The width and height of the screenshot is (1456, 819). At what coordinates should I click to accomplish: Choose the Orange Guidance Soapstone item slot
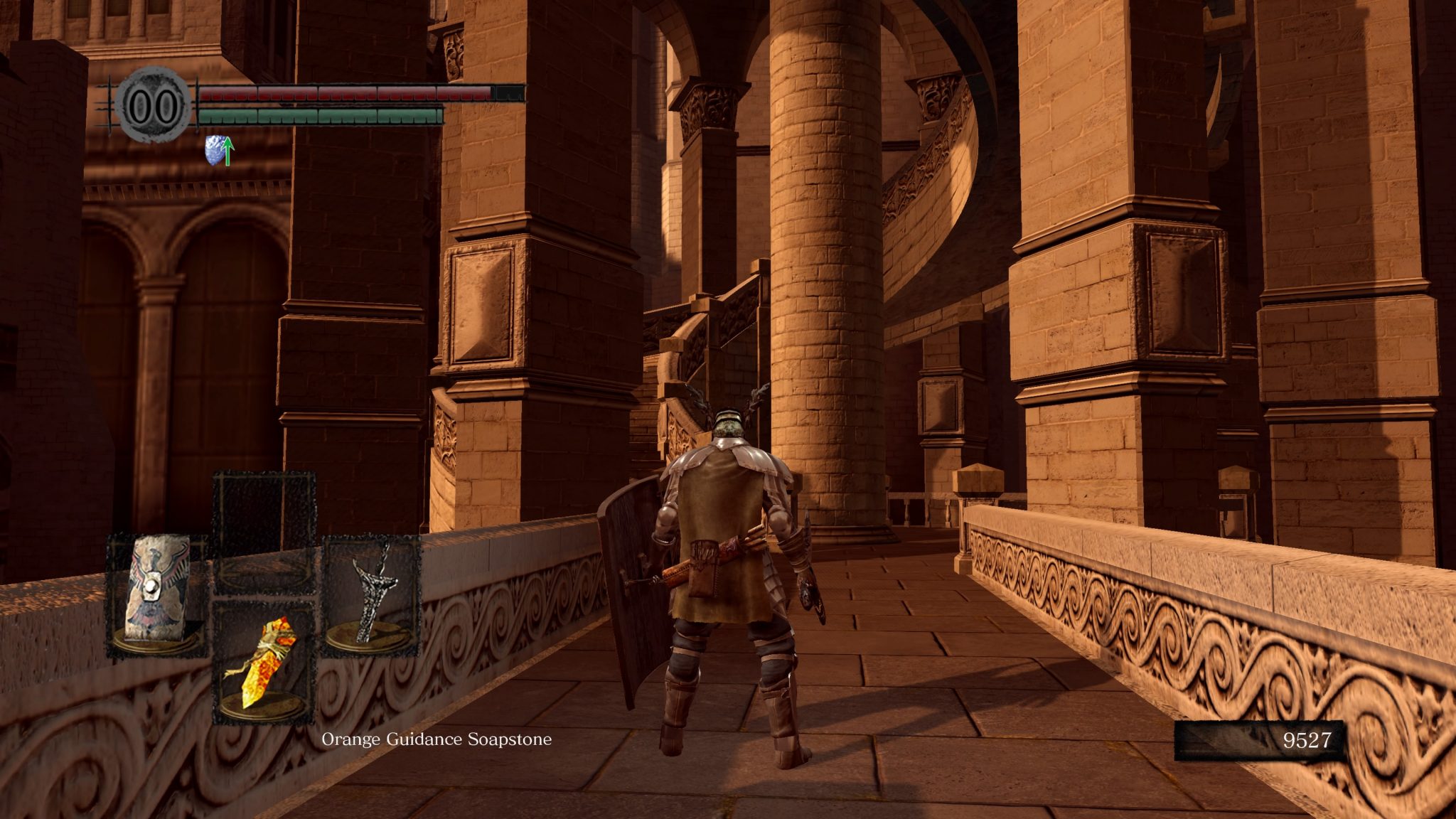[x=264, y=662]
